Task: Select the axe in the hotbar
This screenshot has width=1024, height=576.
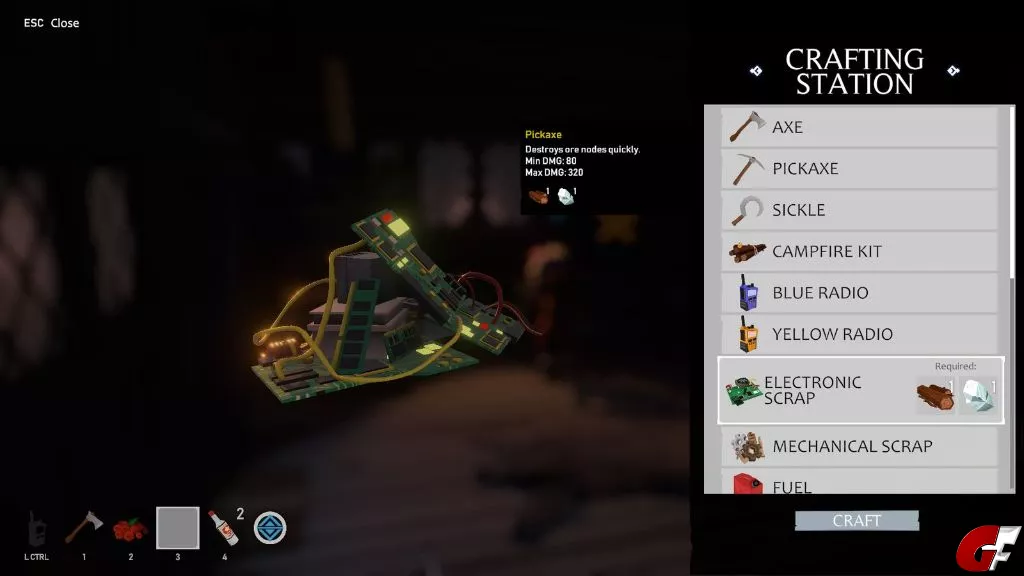Action: pos(84,527)
